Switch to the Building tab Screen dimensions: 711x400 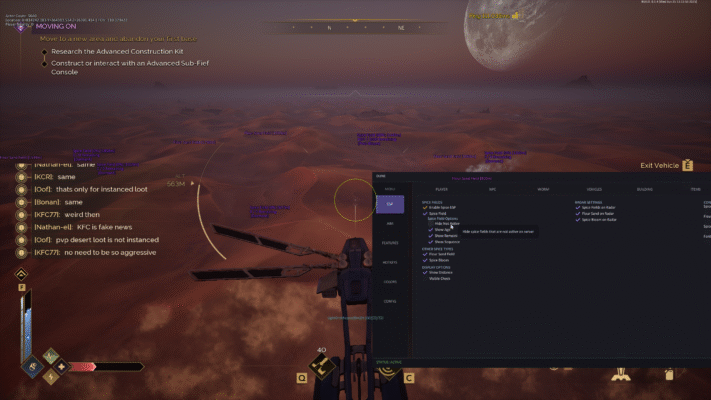(x=645, y=189)
